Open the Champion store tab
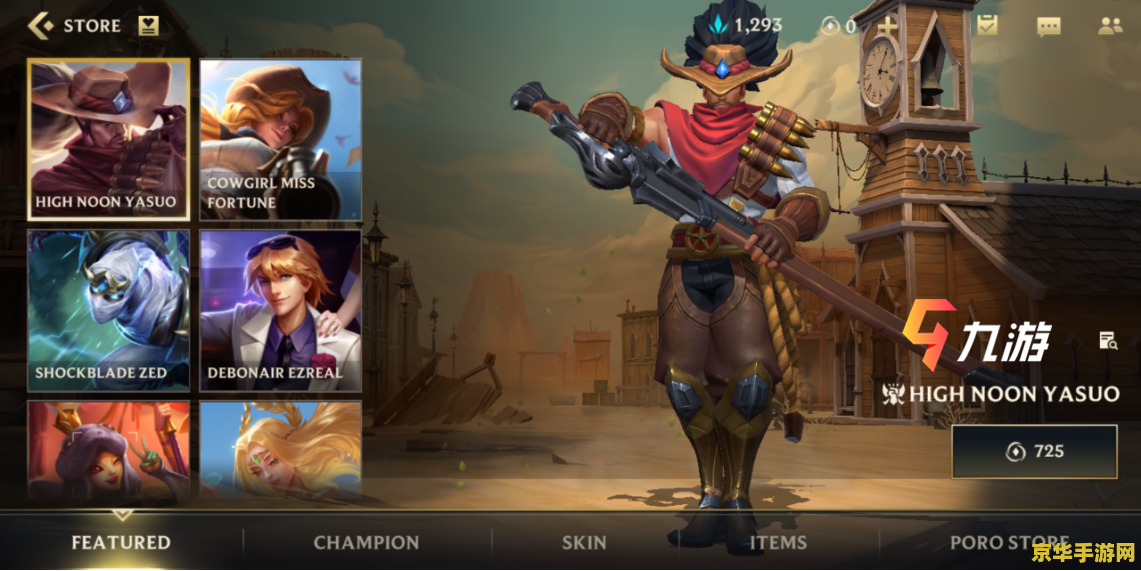Screen dimensions: 1141x571 tap(366, 542)
